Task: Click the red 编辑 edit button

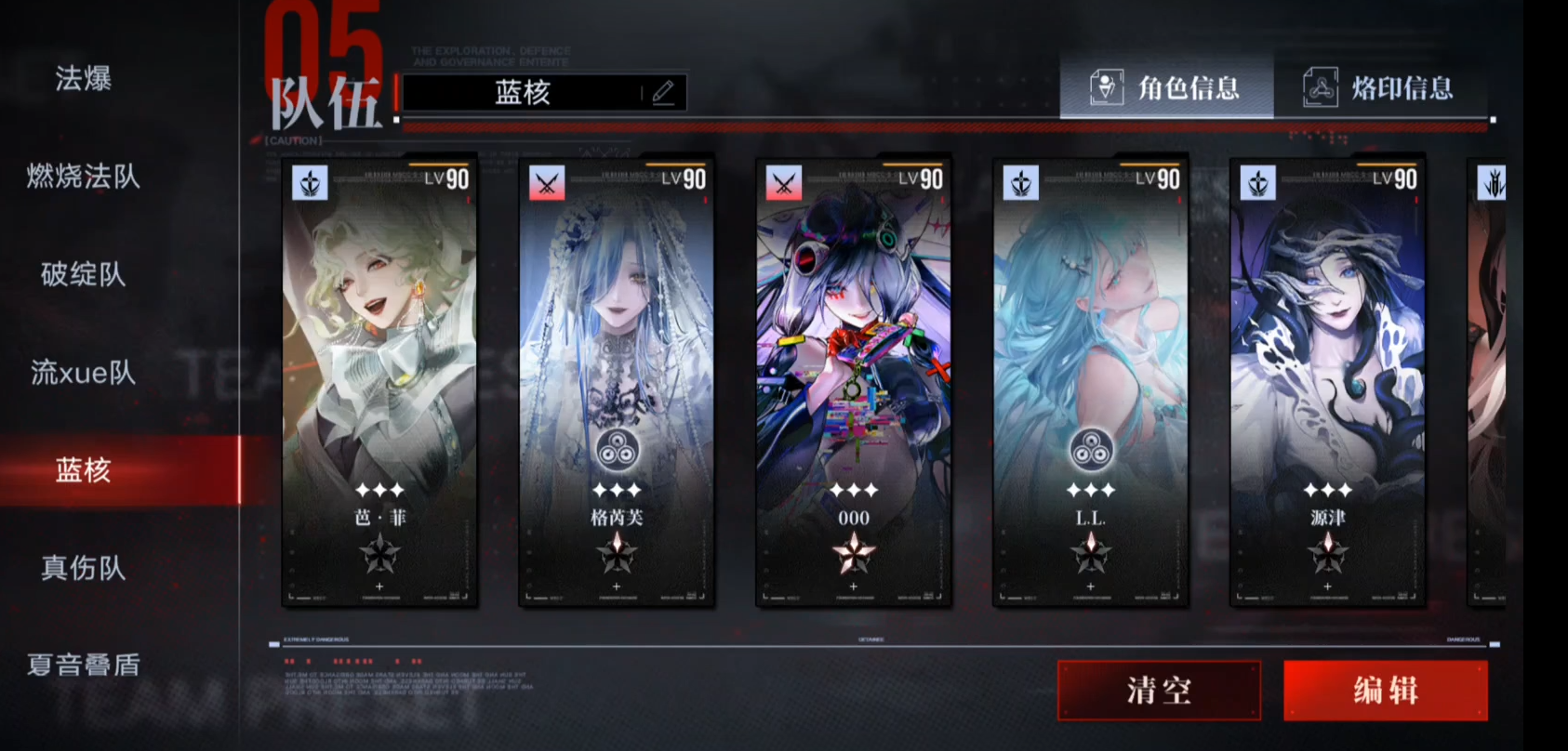Action: pyautogui.click(x=1385, y=691)
